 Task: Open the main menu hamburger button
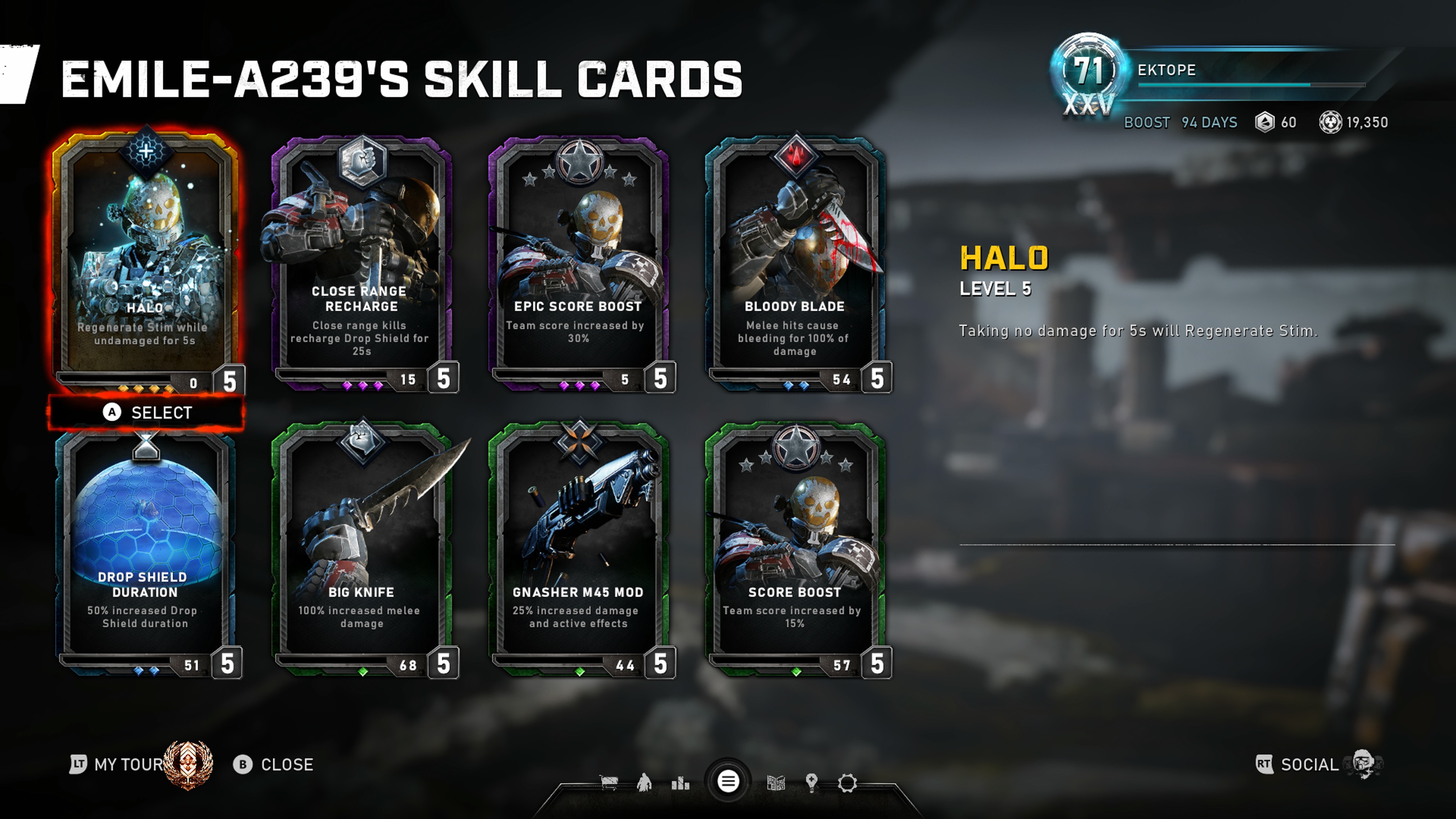[728, 782]
